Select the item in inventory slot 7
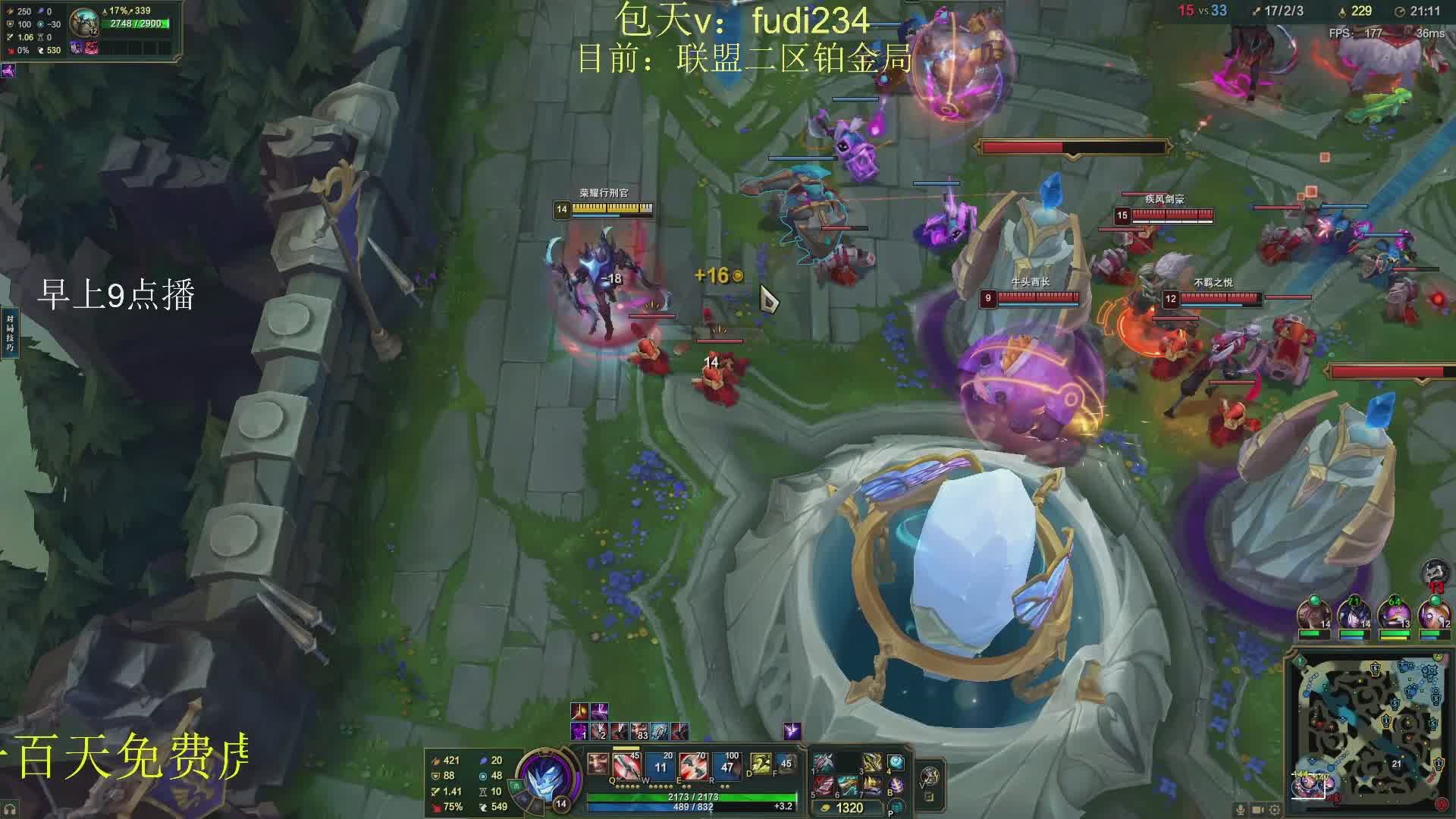 point(871,785)
